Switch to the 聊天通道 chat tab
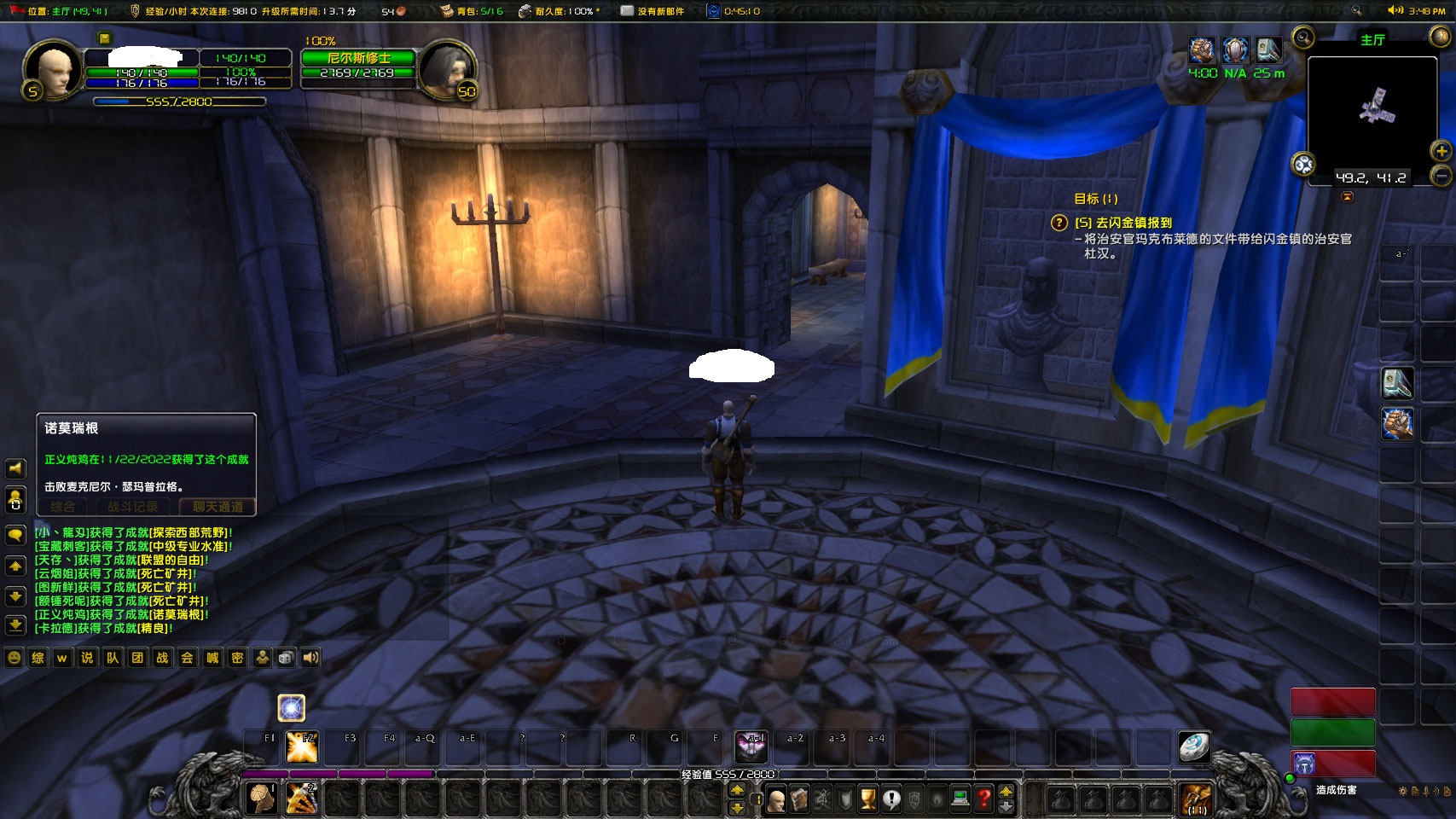The width and height of the screenshot is (1456, 819). (219, 506)
